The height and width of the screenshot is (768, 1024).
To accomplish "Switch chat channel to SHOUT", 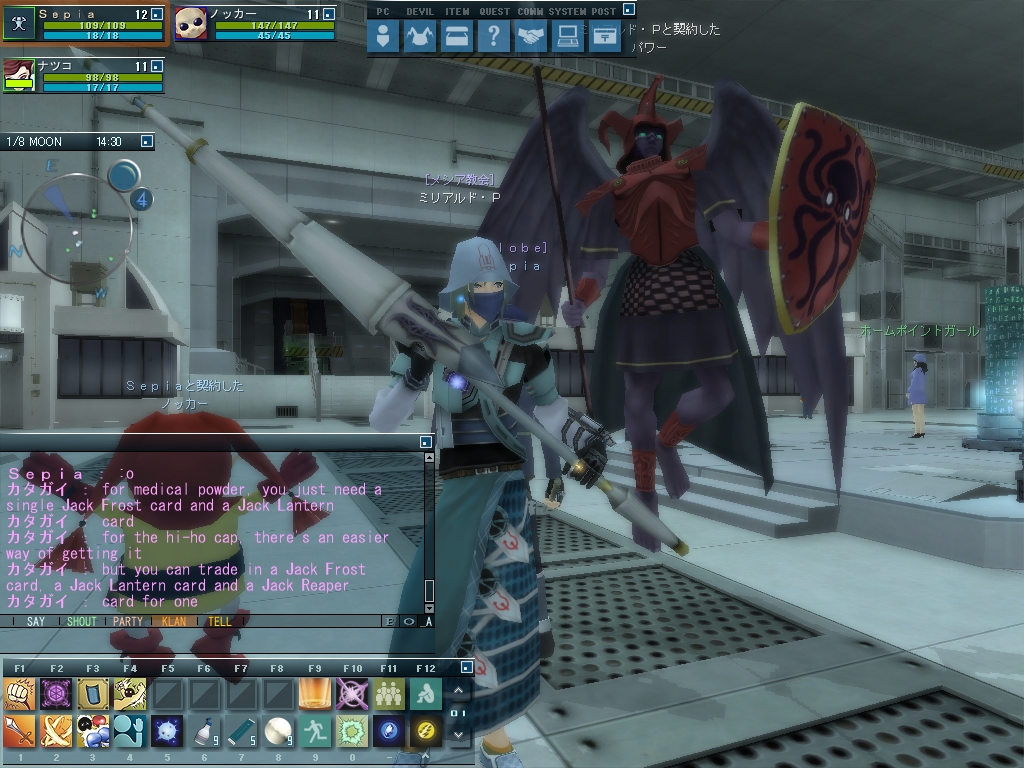I will 82,621.
